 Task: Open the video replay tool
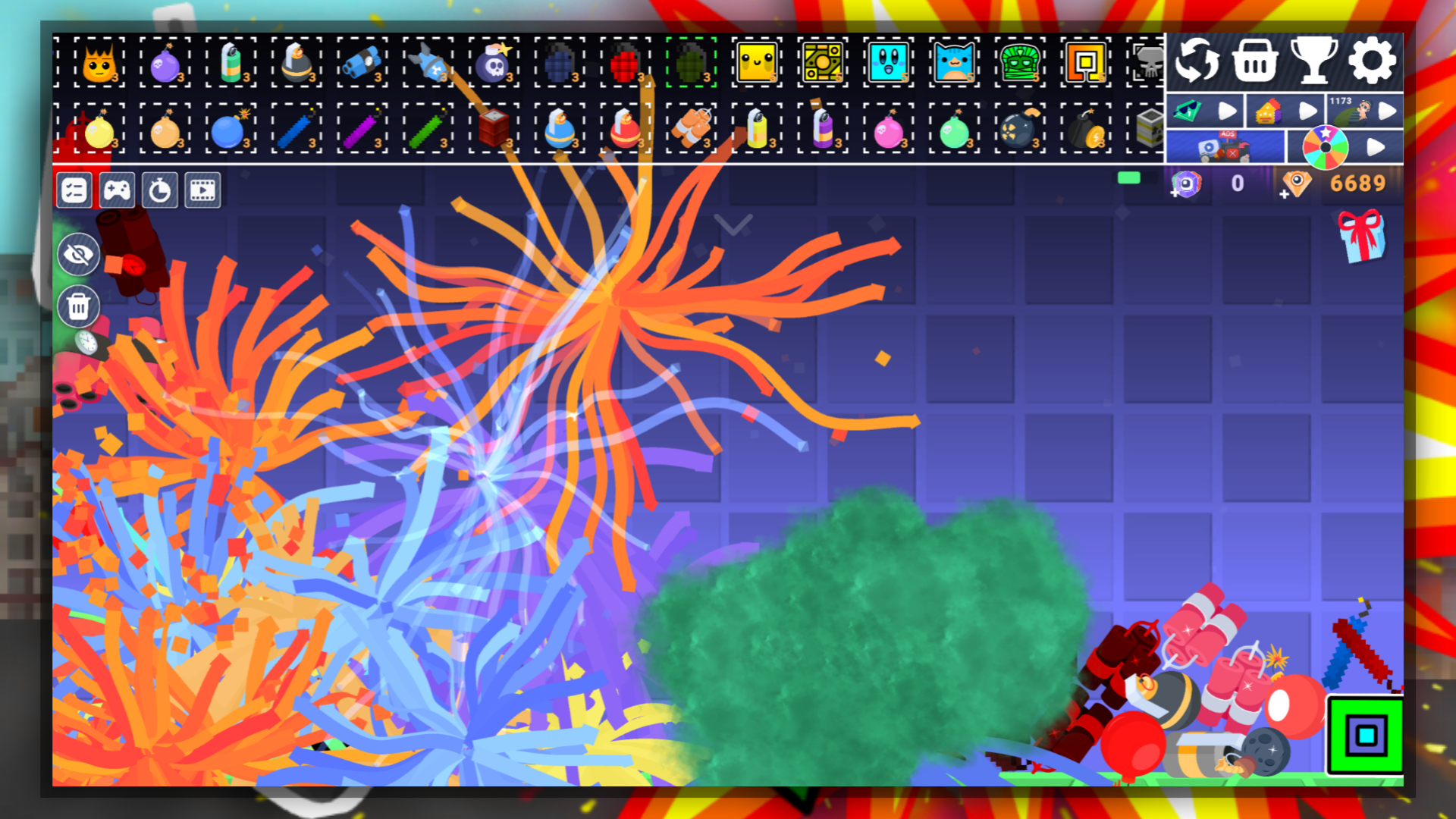pos(202,190)
